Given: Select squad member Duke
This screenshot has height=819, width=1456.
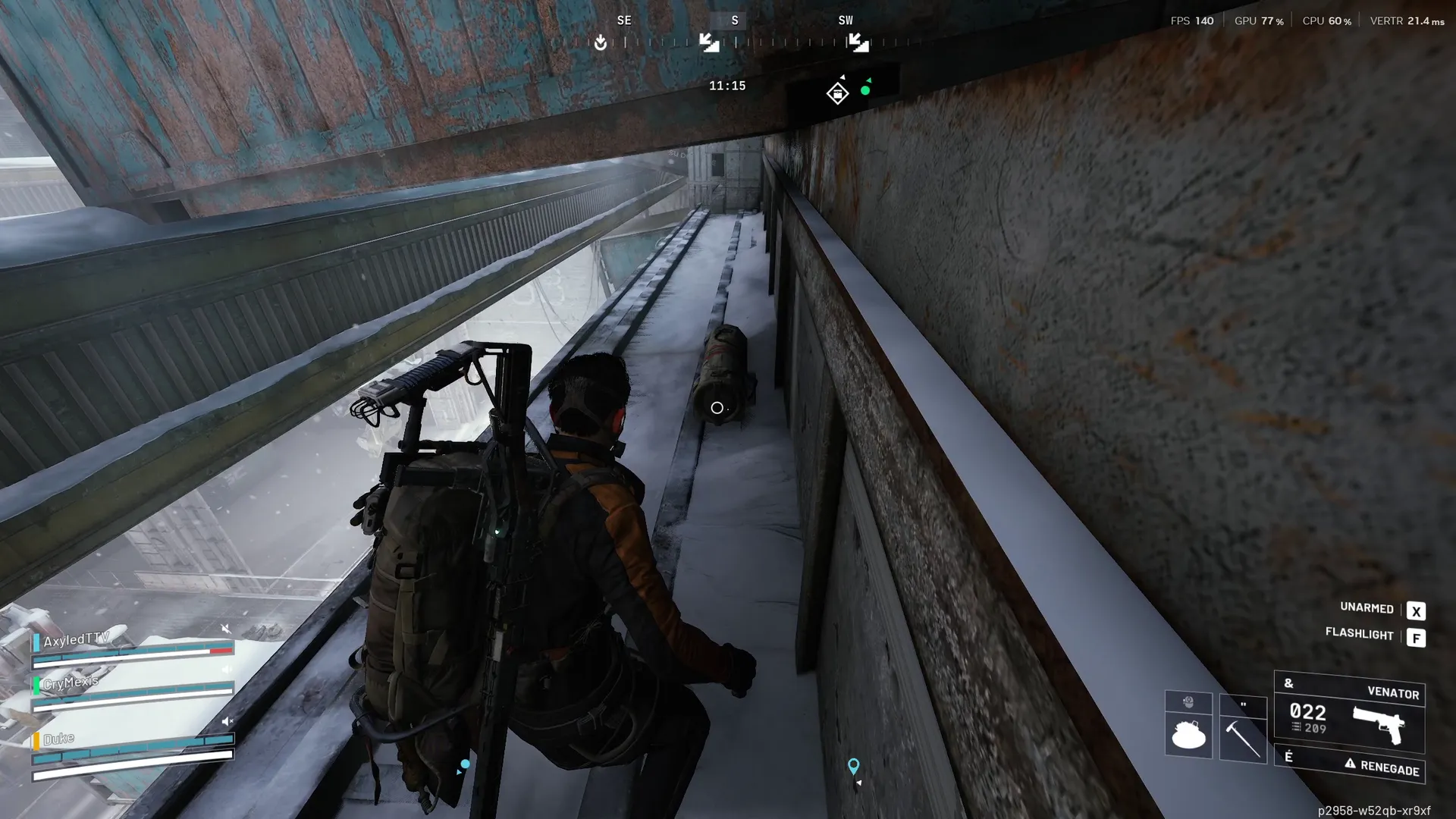Looking at the screenshot, I should click(59, 739).
